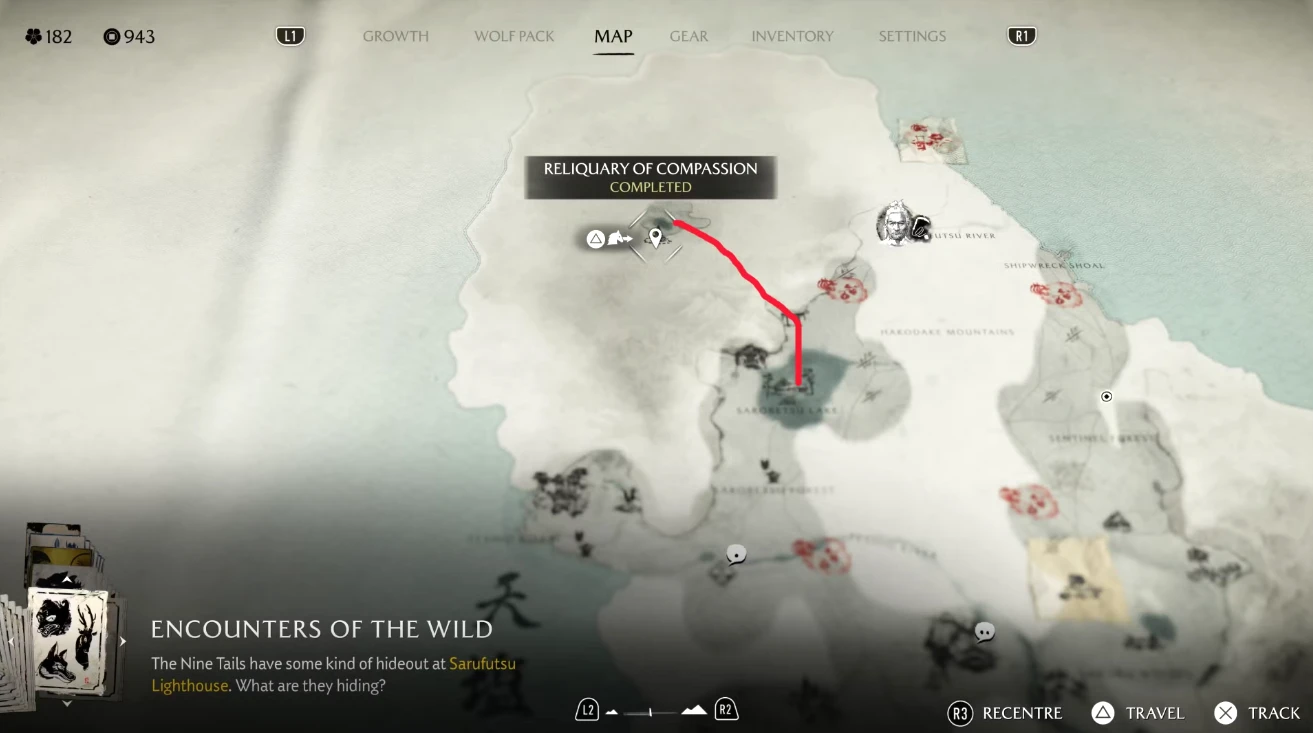Image resolution: width=1313 pixels, height=733 pixels.
Task: Select the grey two-dot speech bubble marker
Action: click(x=985, y=632)
